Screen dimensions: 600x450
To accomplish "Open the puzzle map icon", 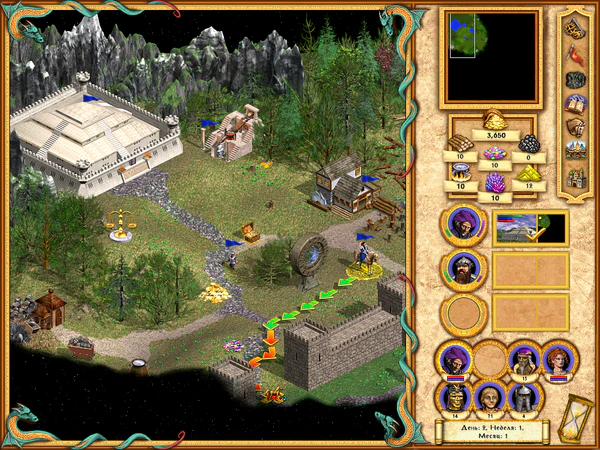I will (575, 29).
